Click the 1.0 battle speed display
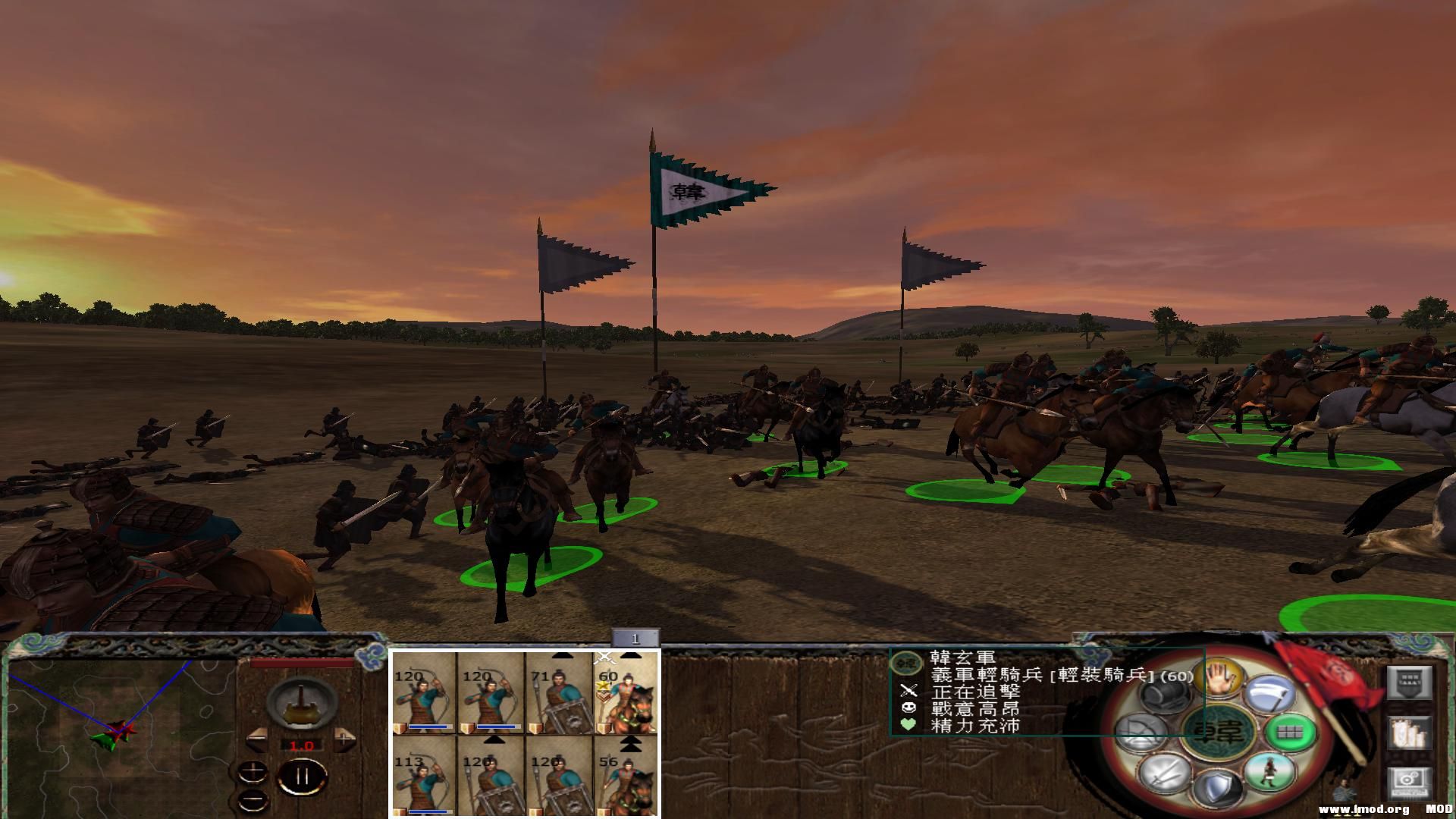Viewport: 1456px width, 819px height. [301, 745]
